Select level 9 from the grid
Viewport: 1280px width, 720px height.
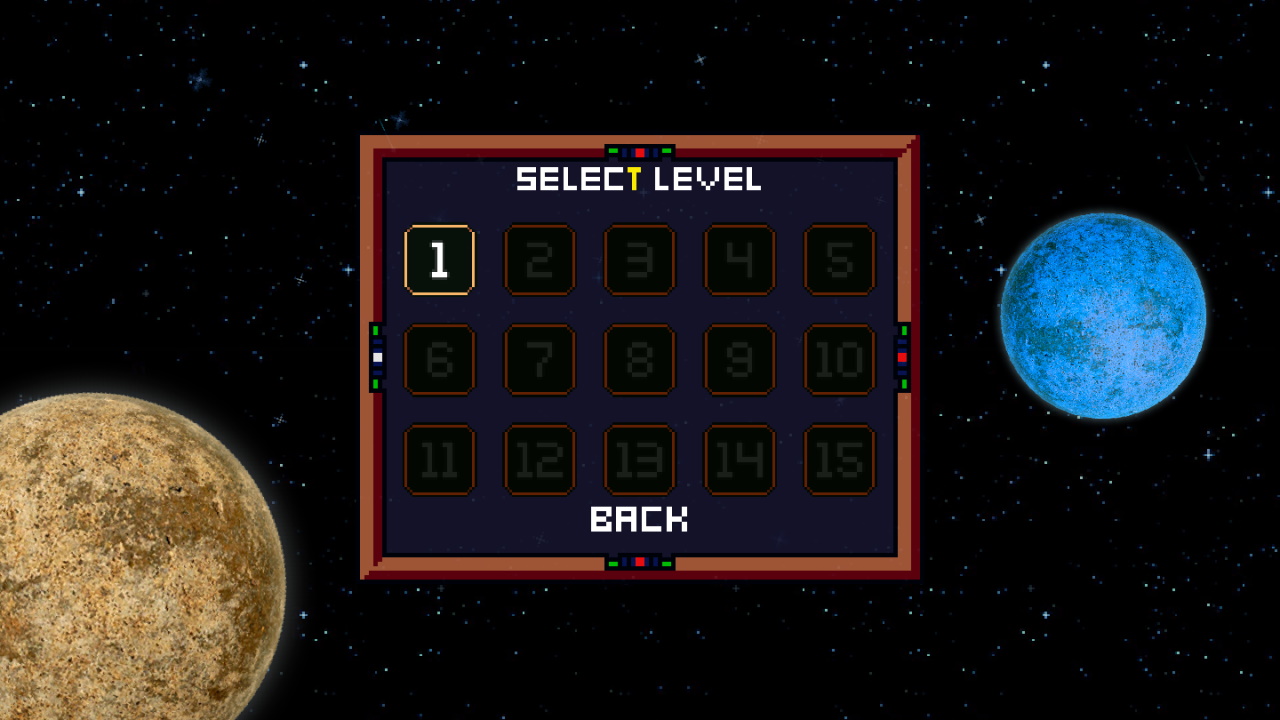(739, 361)
